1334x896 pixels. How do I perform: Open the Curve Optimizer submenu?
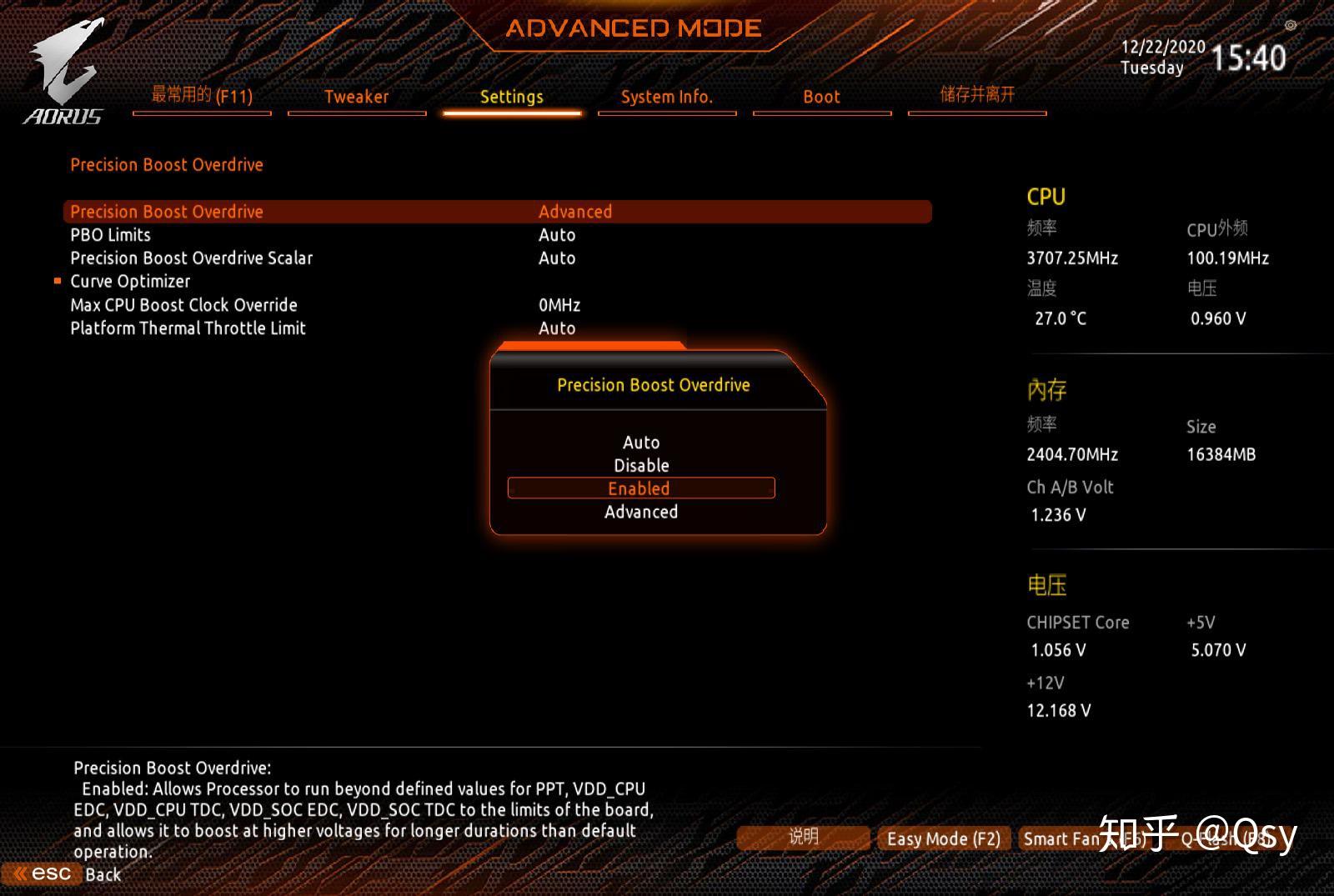tap(130, 282)
